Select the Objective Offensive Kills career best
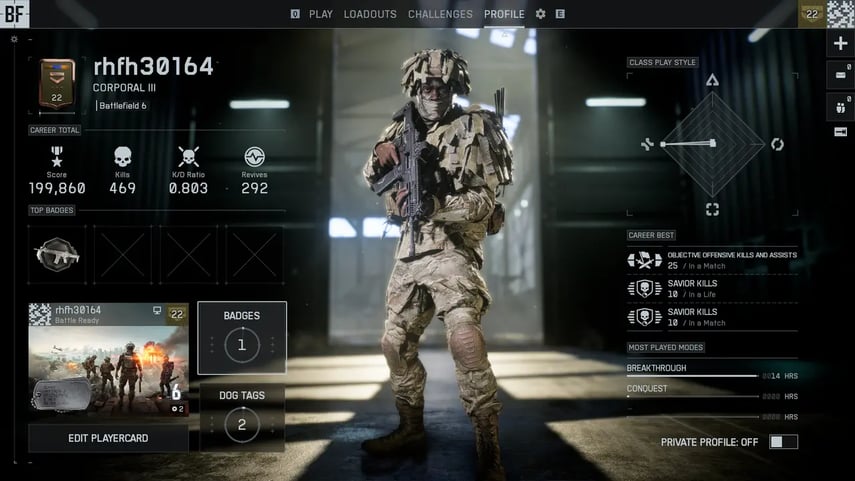The height and width of the screenshot is (481, 855). [x=712, y=260]
